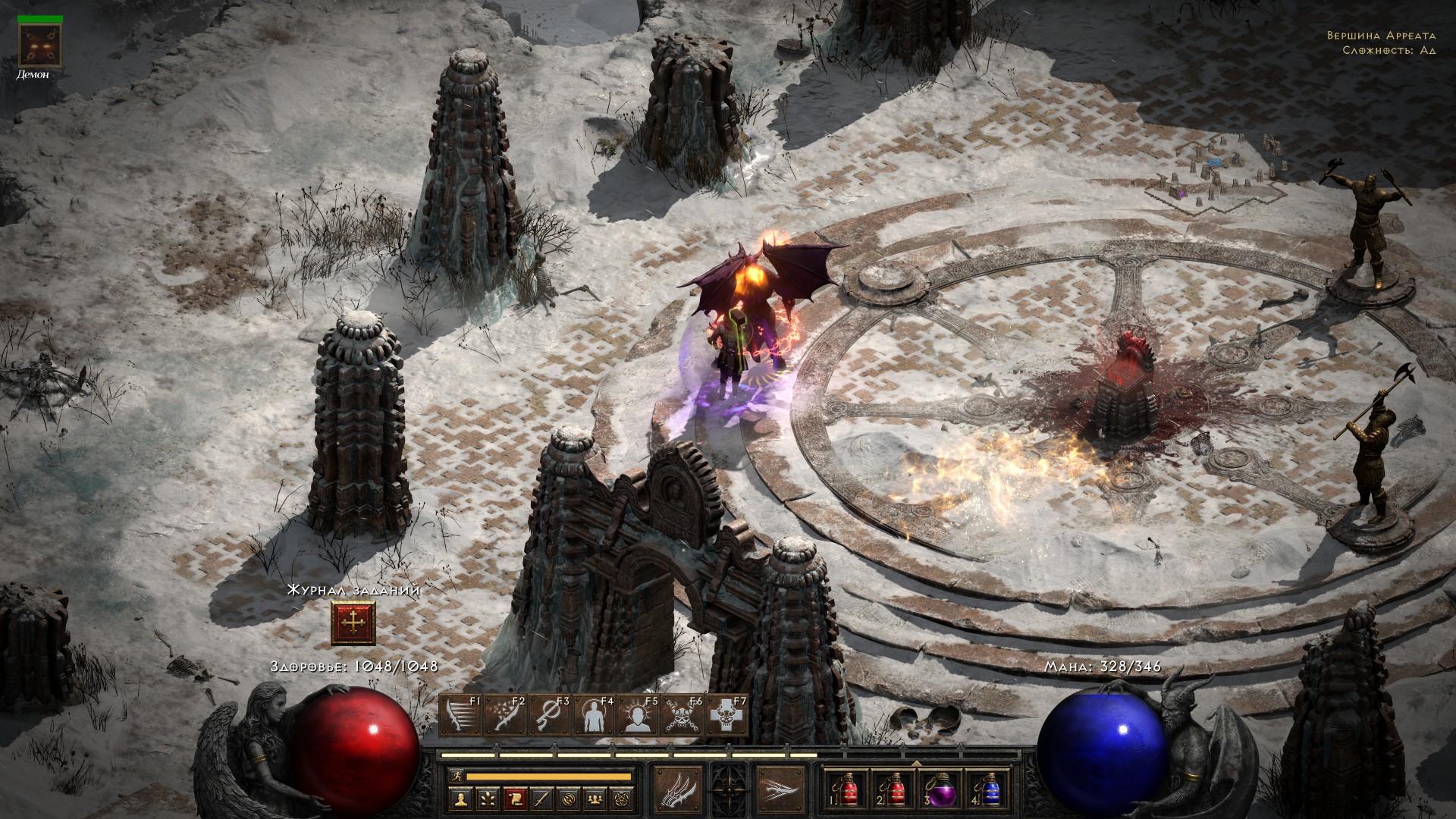Use the blue mana potion in slot 4

click(x=987, y=791)
